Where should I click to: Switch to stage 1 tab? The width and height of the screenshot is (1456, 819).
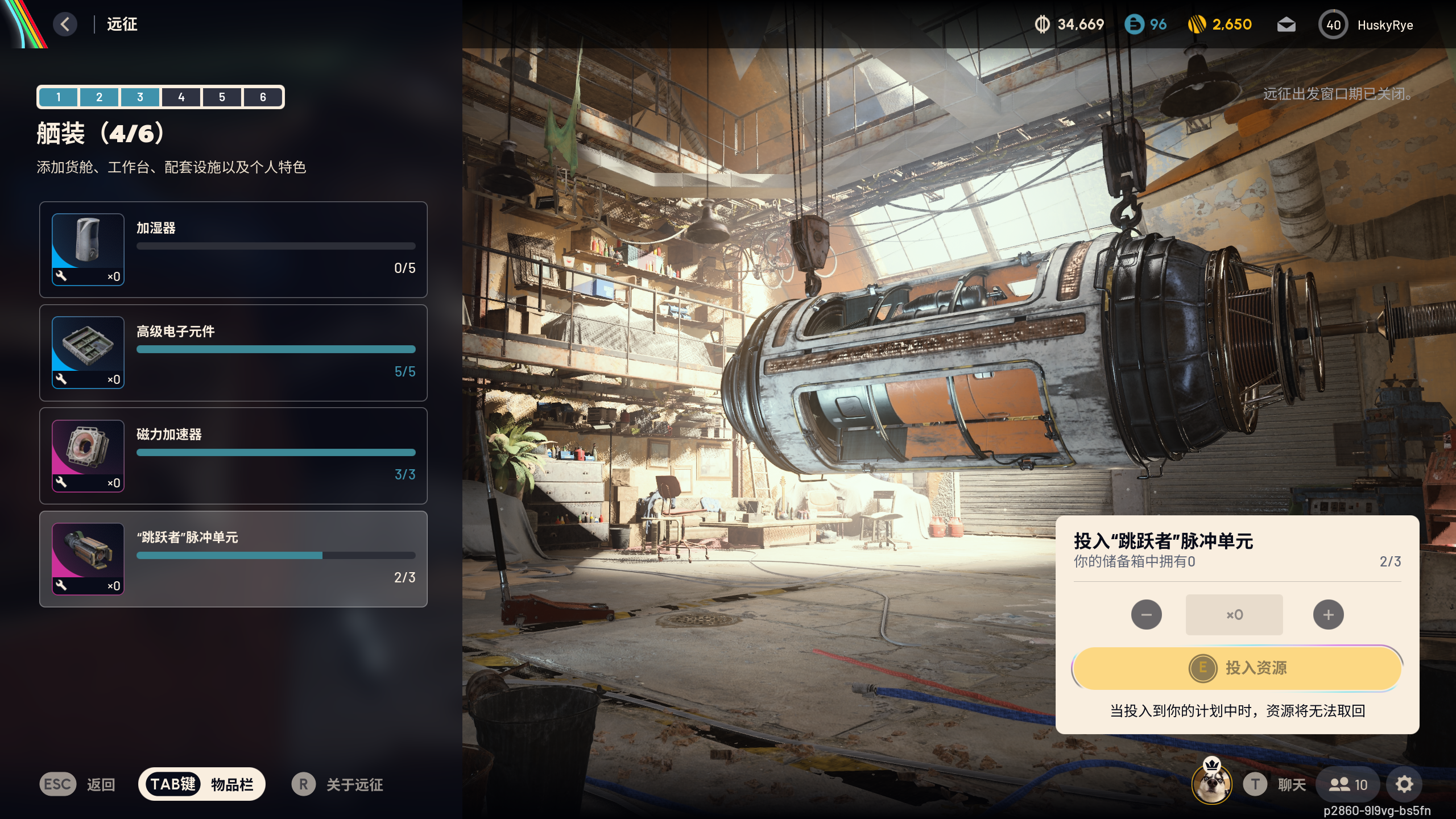58,97
